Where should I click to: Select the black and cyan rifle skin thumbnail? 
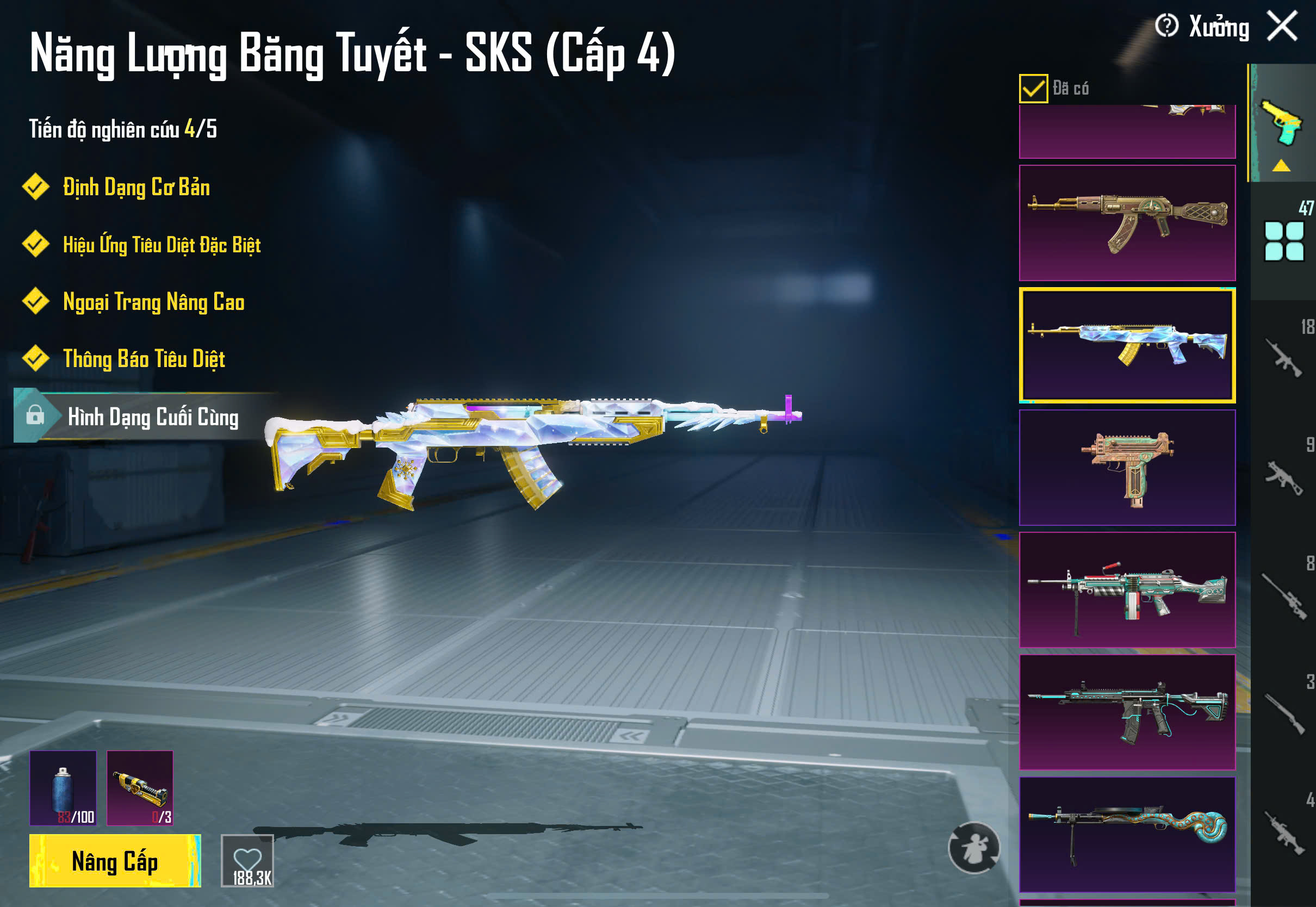(1127, 712)
